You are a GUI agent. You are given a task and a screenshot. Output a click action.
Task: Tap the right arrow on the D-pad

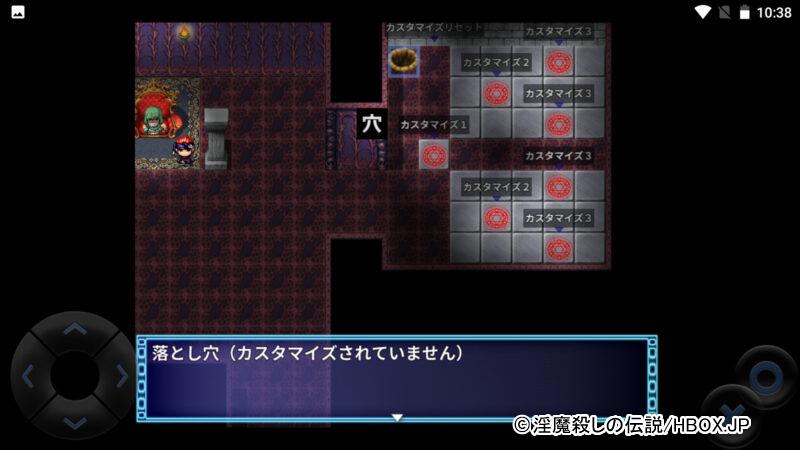click(121, 377)
